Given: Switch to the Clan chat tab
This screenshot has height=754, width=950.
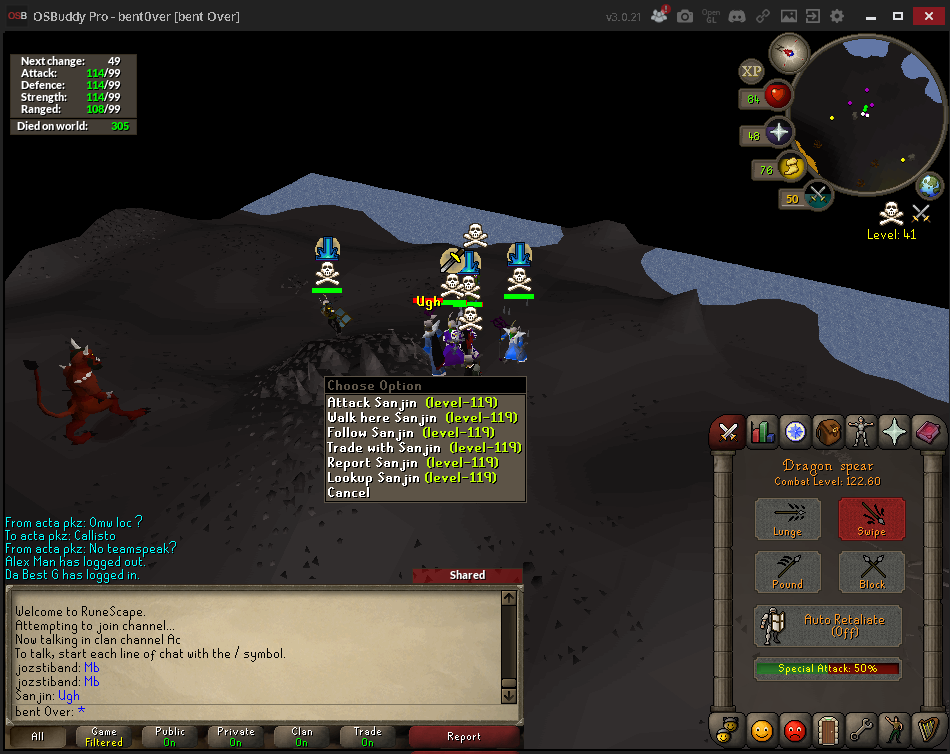Looking at the screenshot, I should 302,736.
